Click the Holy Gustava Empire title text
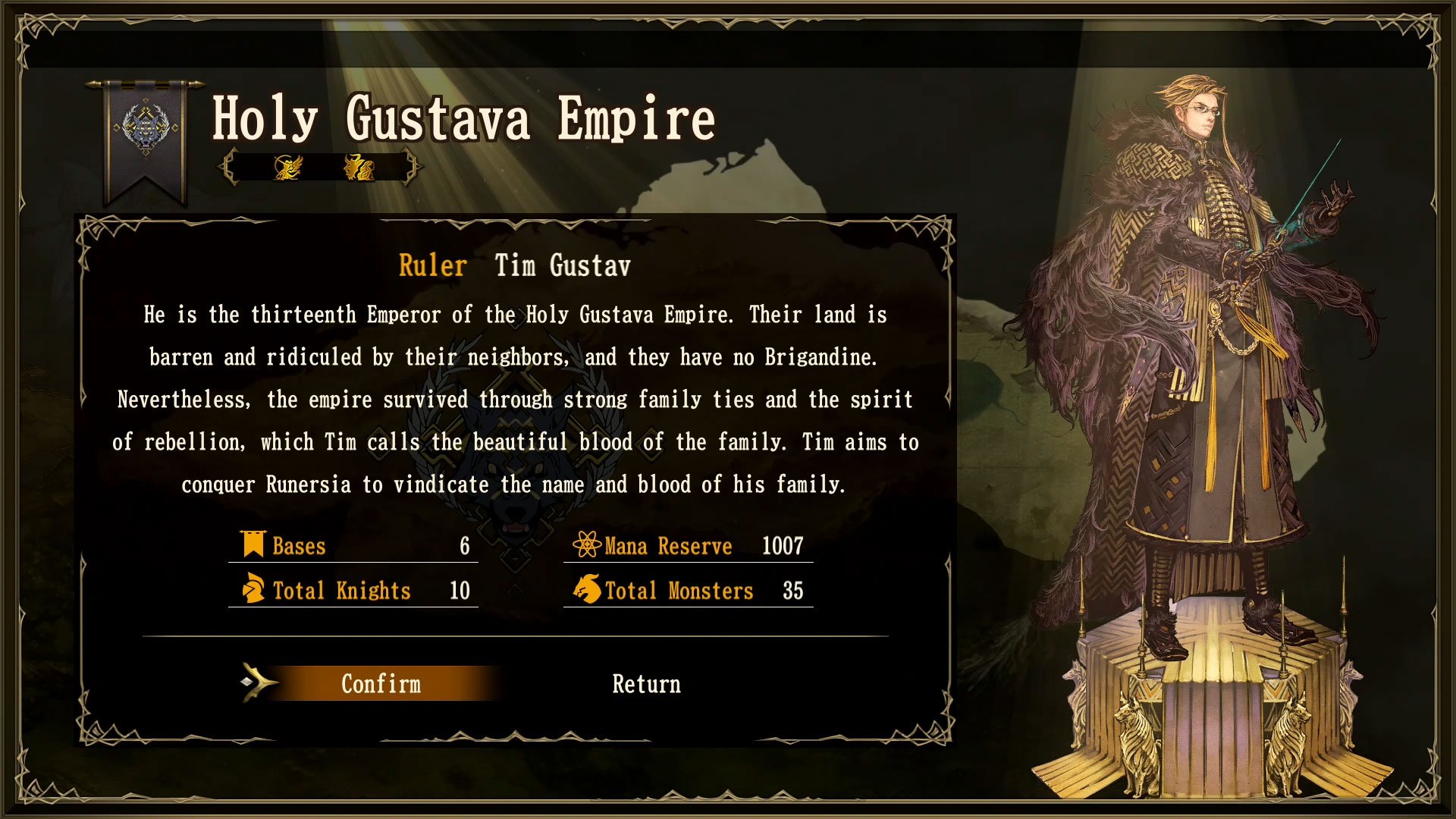 [x=463, y=119]
